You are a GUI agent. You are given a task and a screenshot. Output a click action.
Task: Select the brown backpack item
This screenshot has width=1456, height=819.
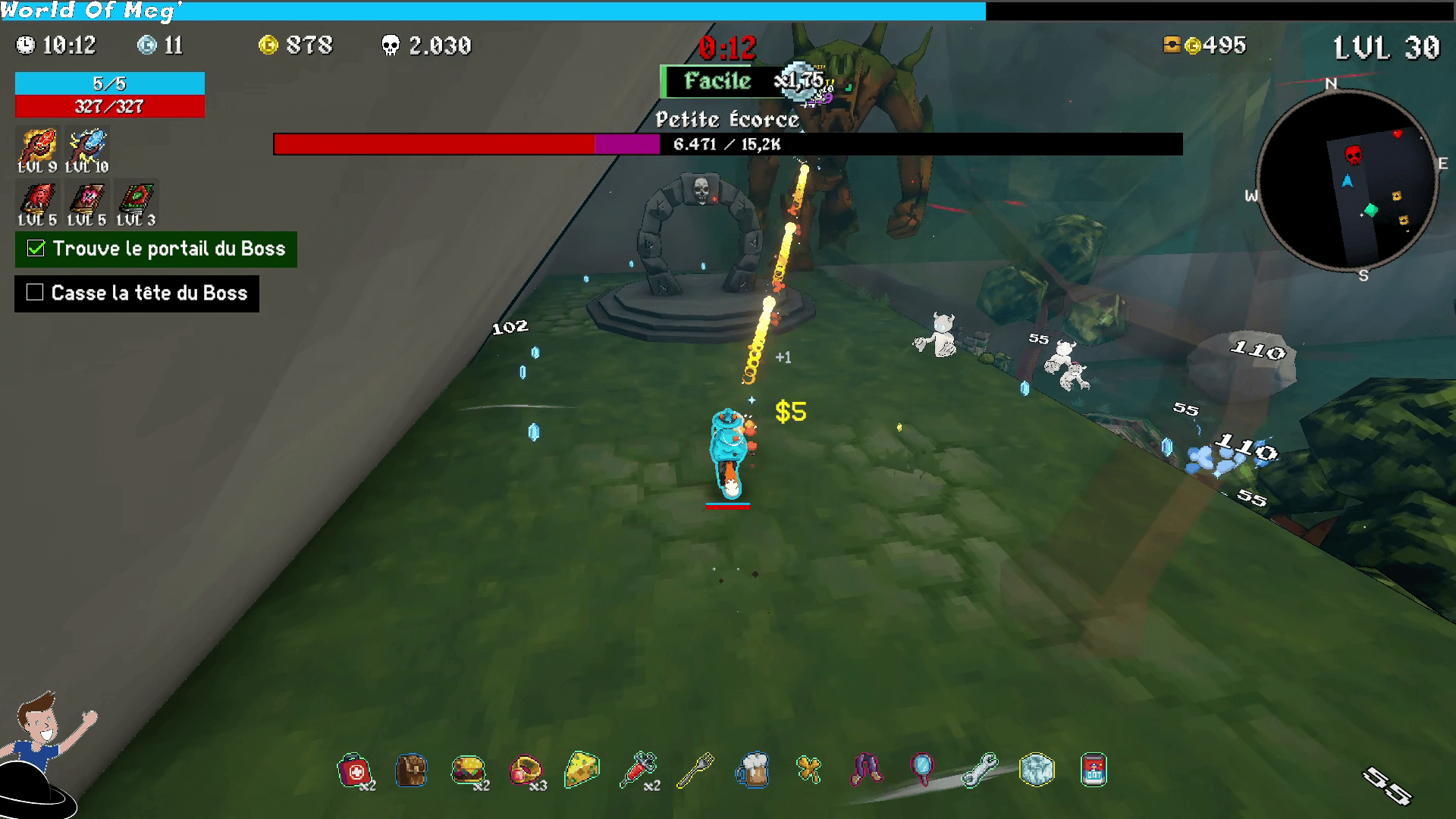[x=411, y=771]
